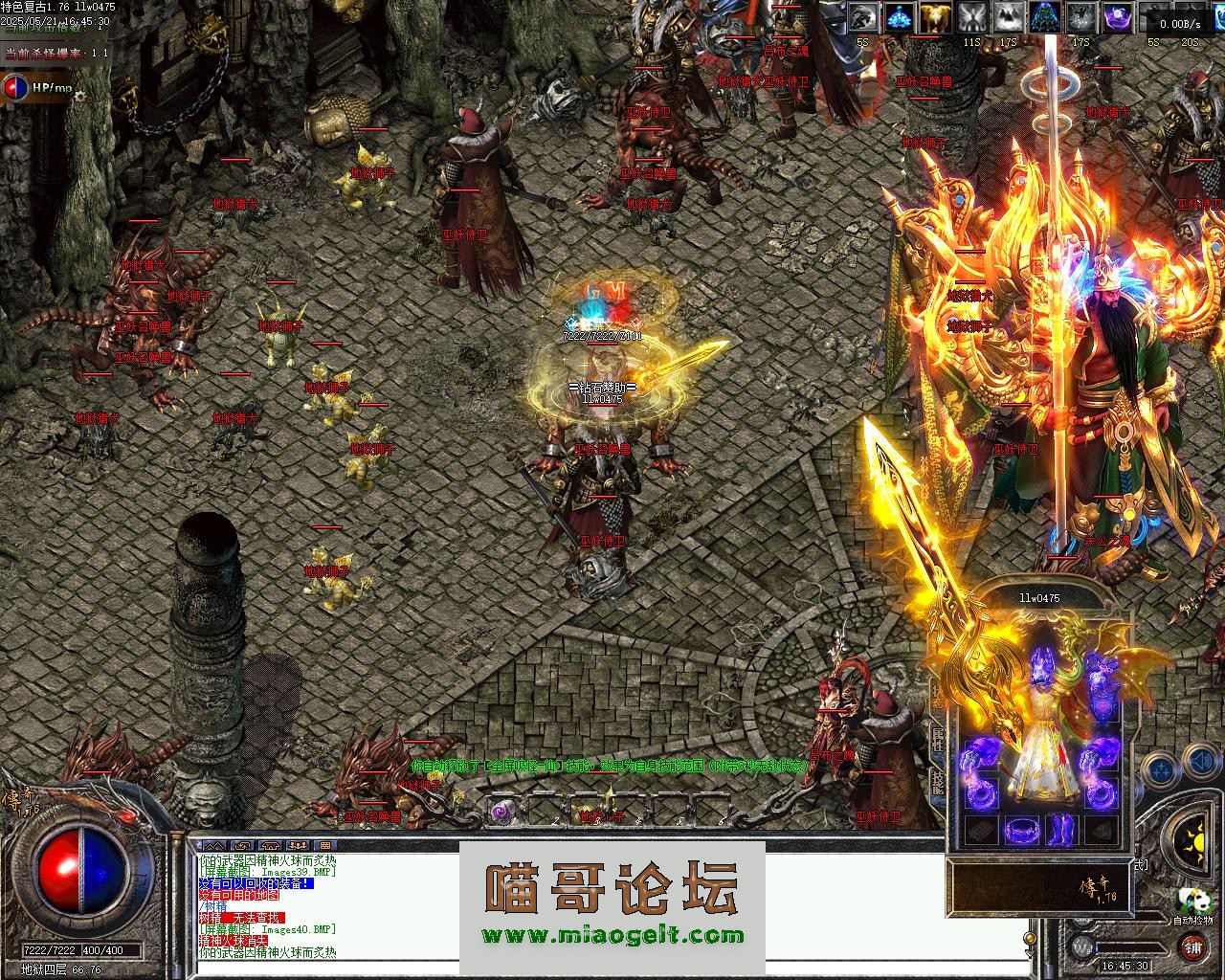
Task: Select the blue crystal buff icon
Action: 899,17
